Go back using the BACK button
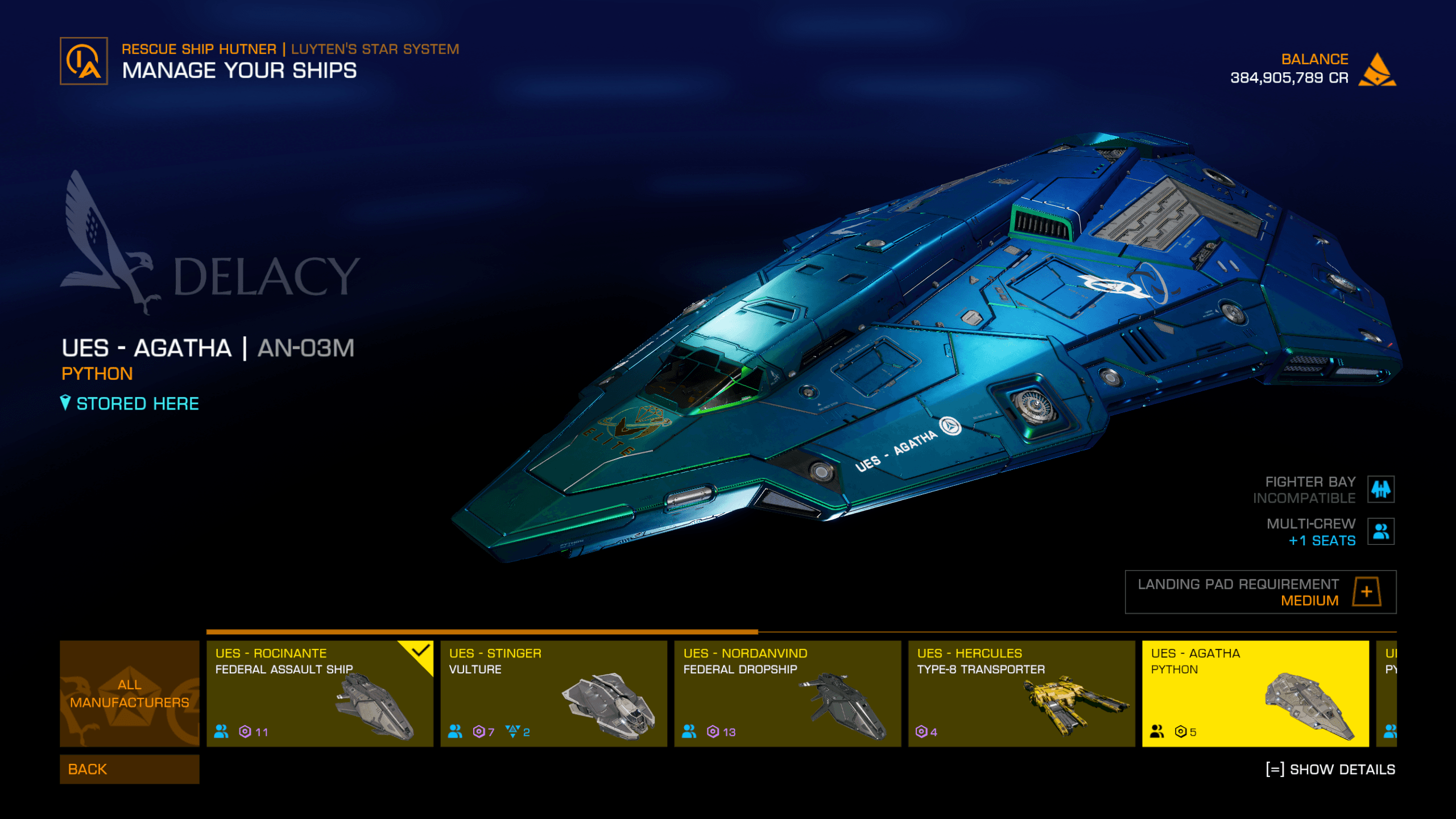1456x819 pixels. (x=129, y=769)
